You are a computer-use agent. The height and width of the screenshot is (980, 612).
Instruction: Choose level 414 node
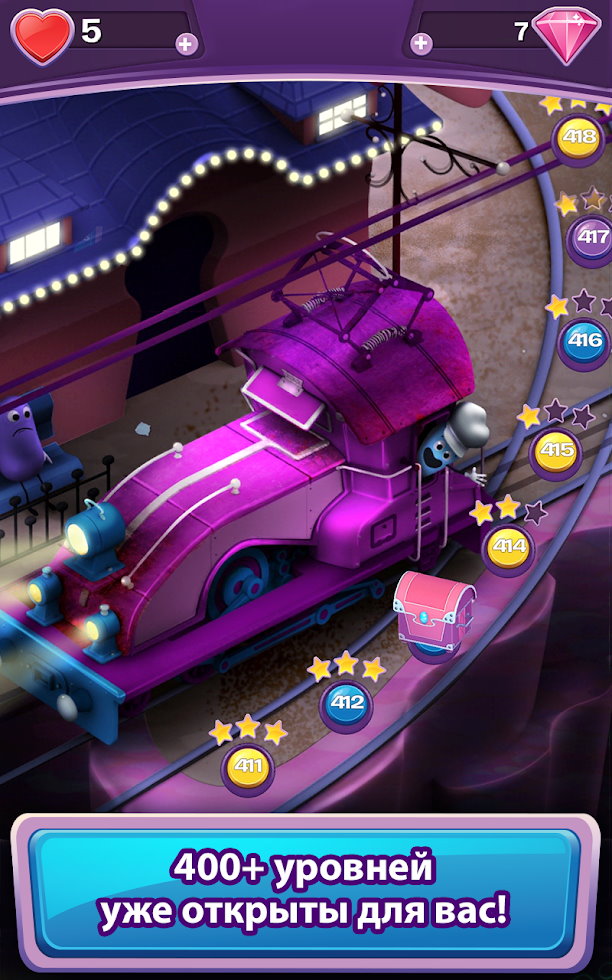(509, 547)
